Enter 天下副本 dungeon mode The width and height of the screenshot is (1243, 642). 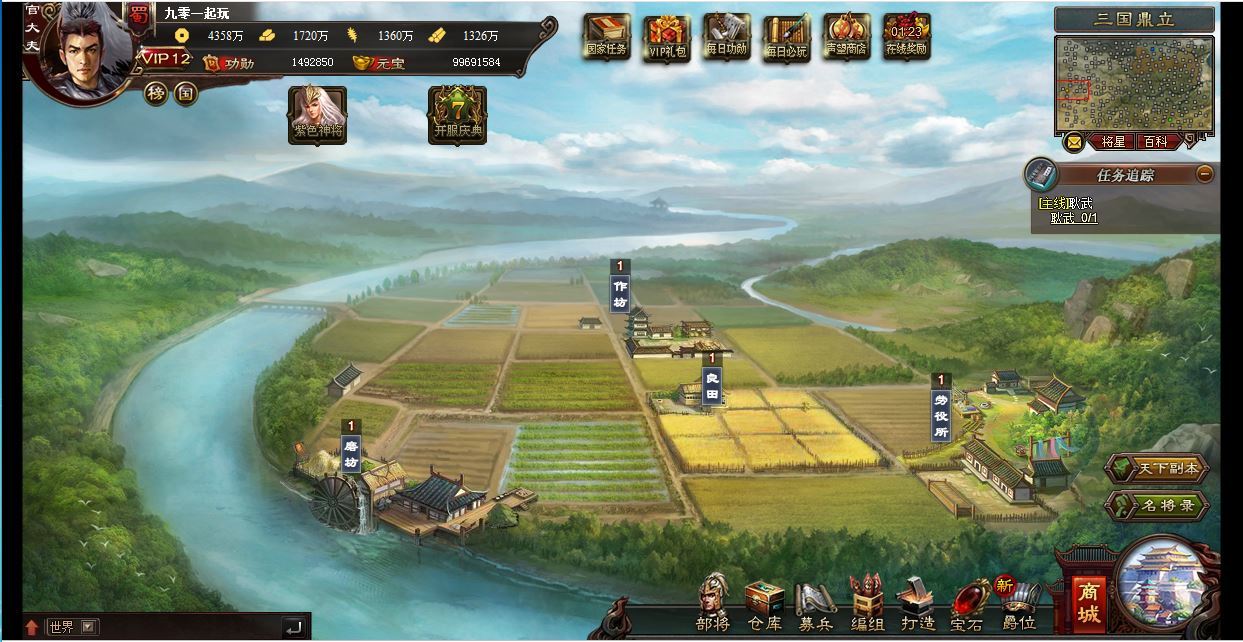(1158, 468)
